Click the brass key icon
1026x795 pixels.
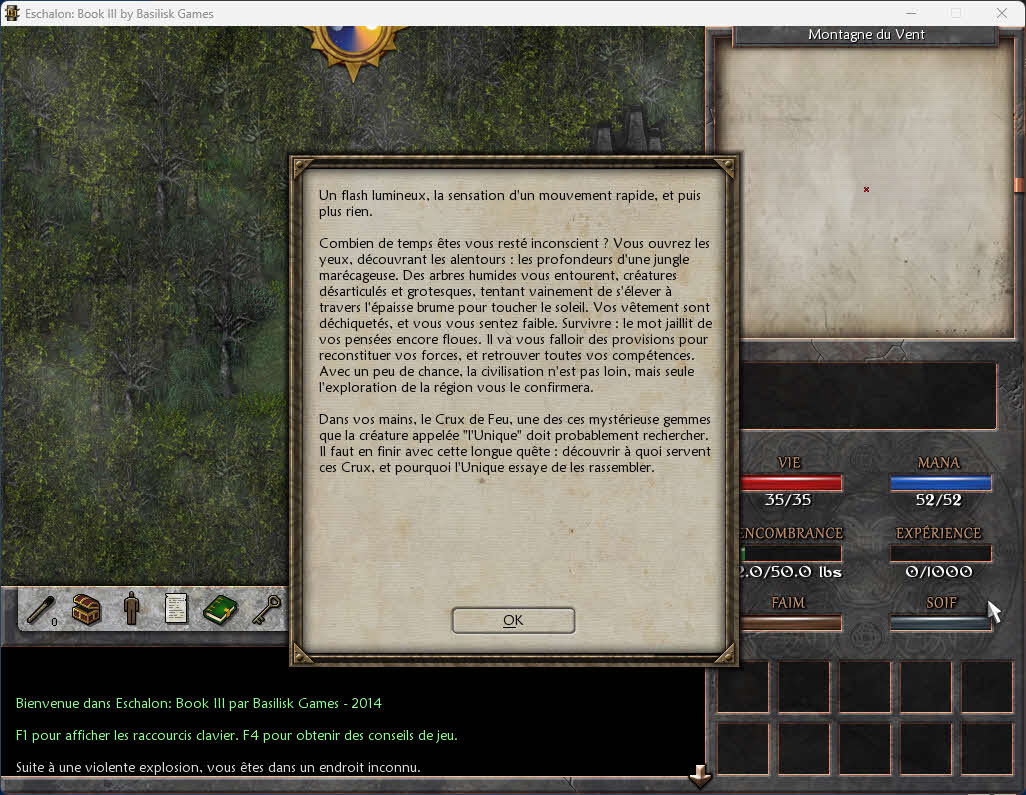[265, 609]
